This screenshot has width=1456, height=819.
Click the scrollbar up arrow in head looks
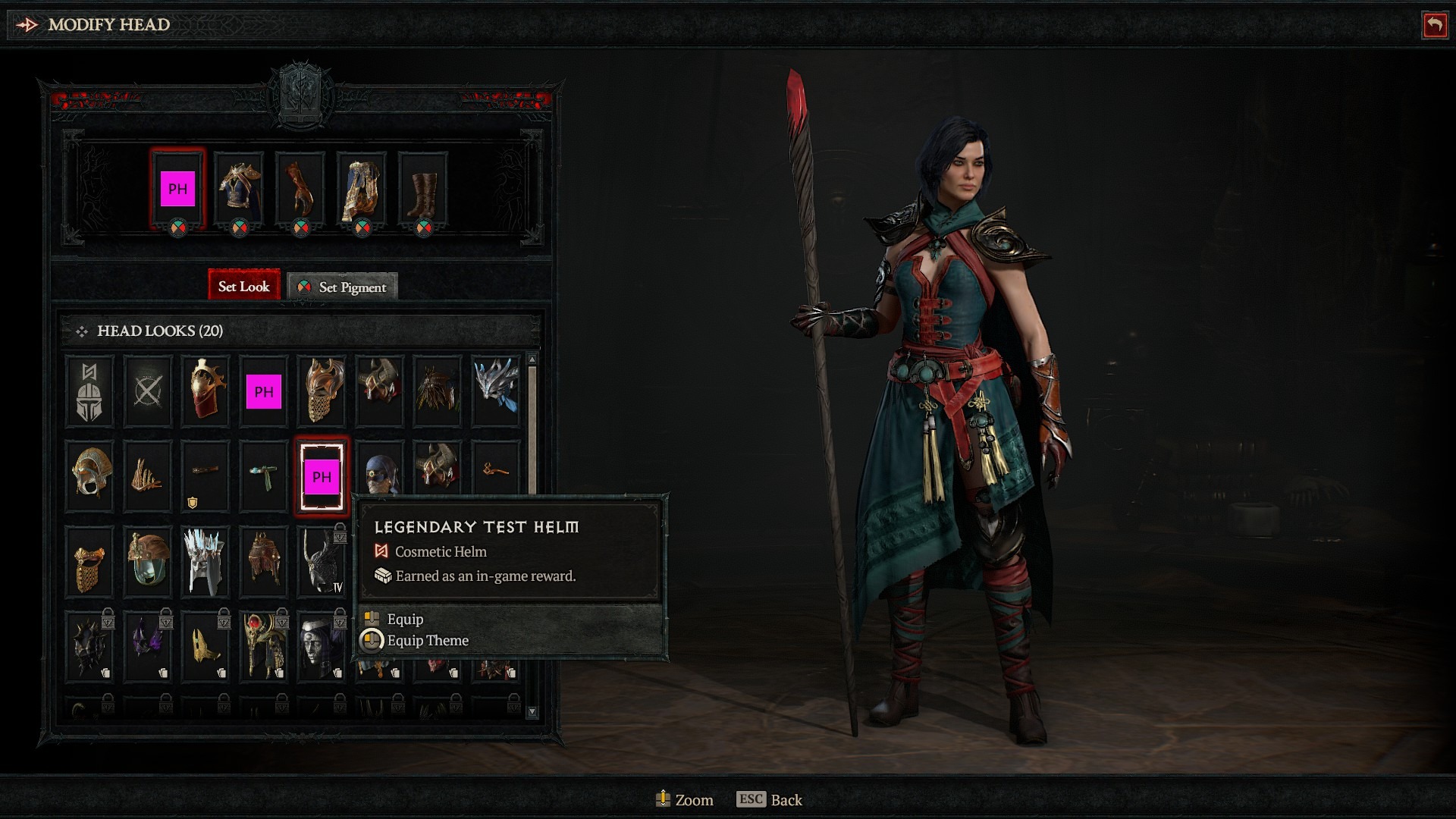(x=532, y=359)
